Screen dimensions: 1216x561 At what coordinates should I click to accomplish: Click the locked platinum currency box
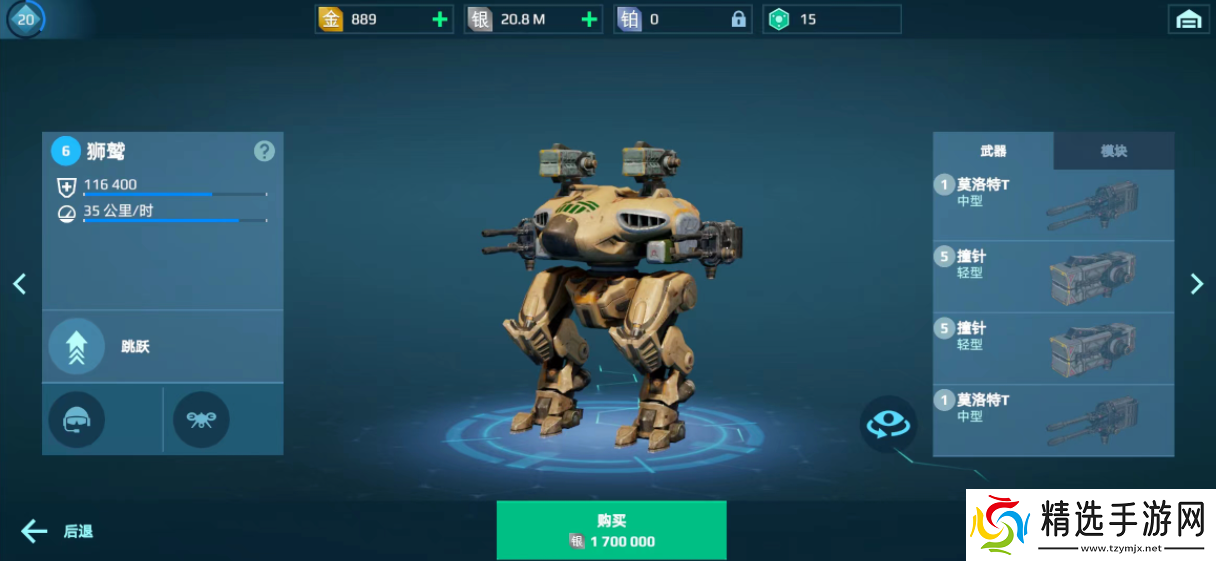[x=682, y=19]
